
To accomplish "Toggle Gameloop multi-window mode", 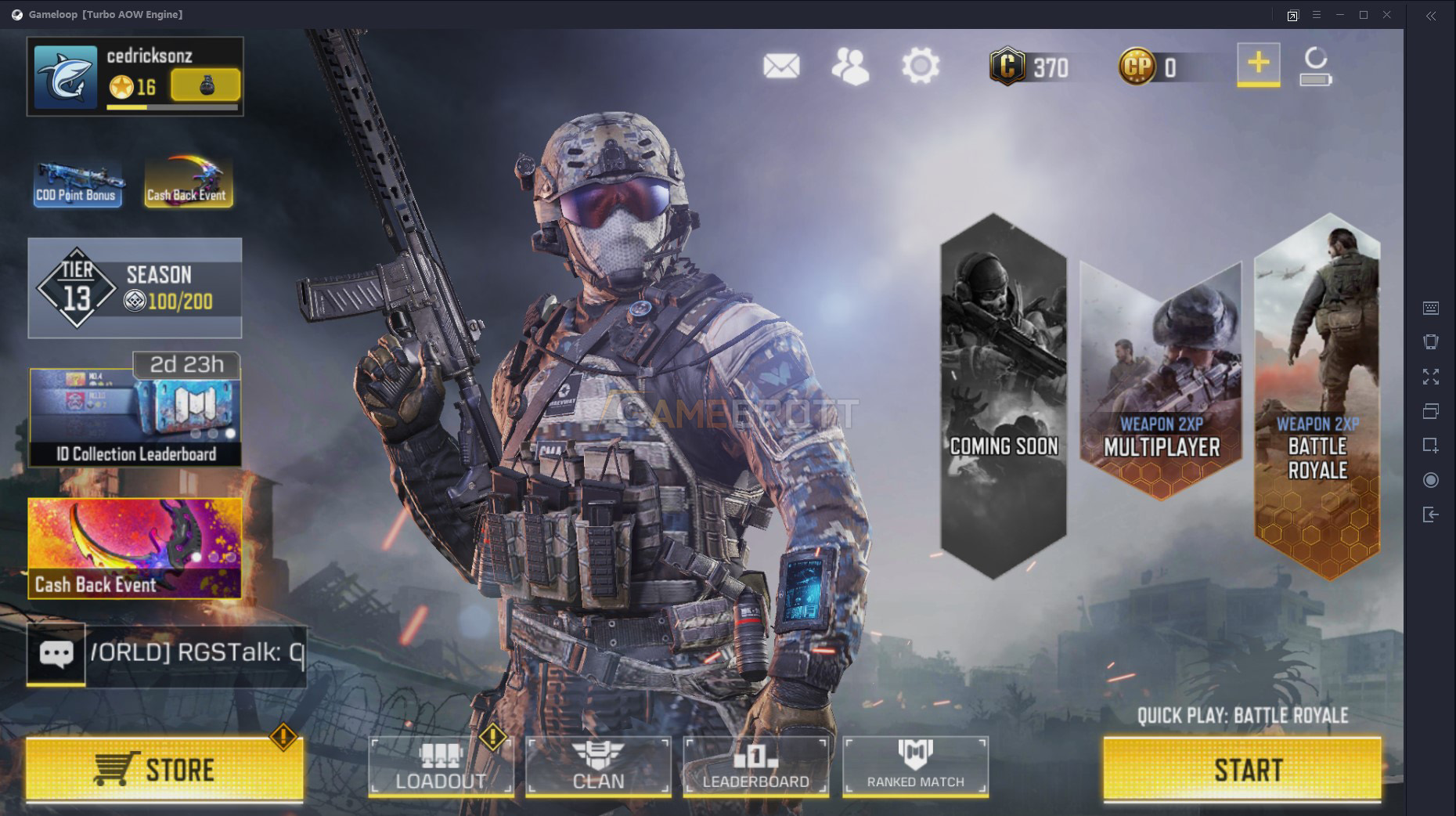I will [x=1431, y=411].
